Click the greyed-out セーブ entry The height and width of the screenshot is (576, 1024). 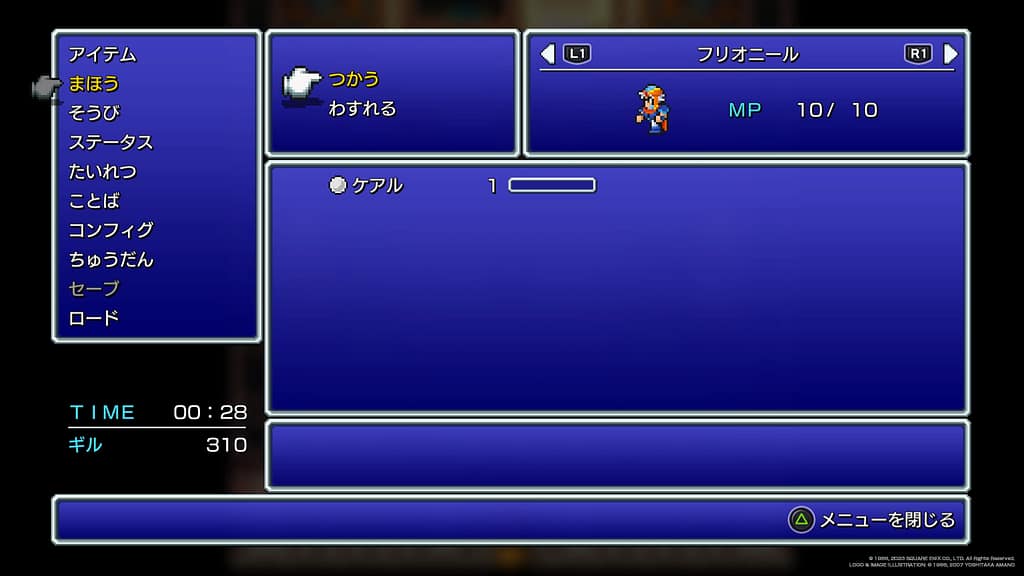(x=94, y=288)
